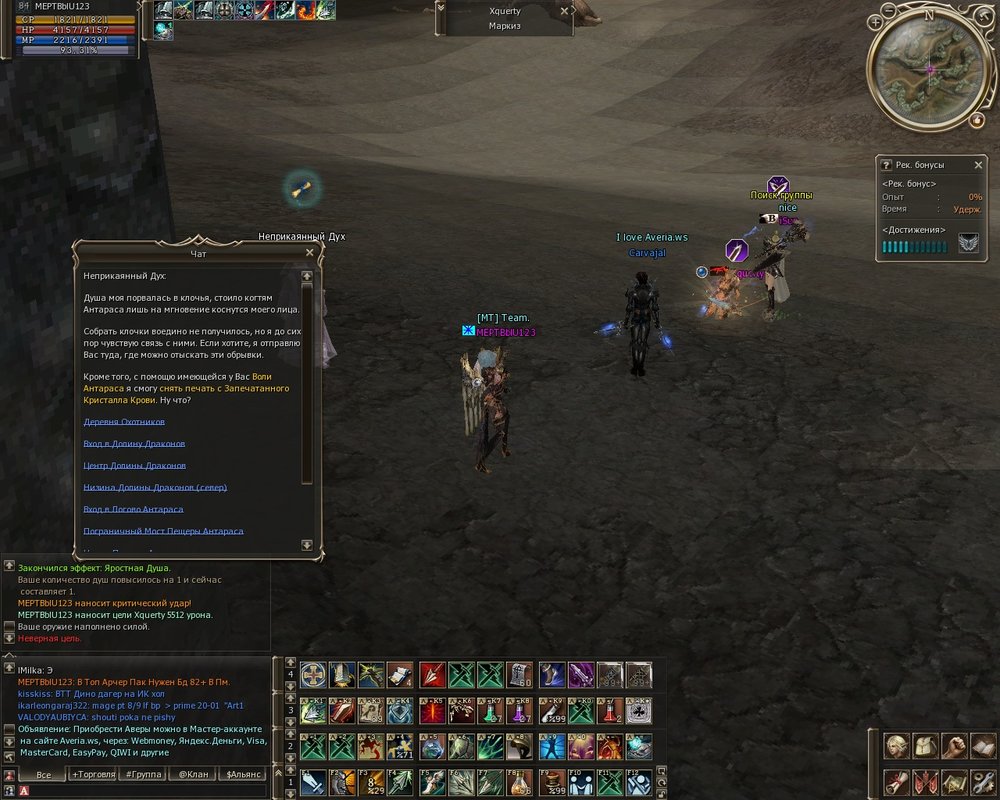
Task: Choose 'Низина Долины Драконов (север)' link
Action: (155, 488)
